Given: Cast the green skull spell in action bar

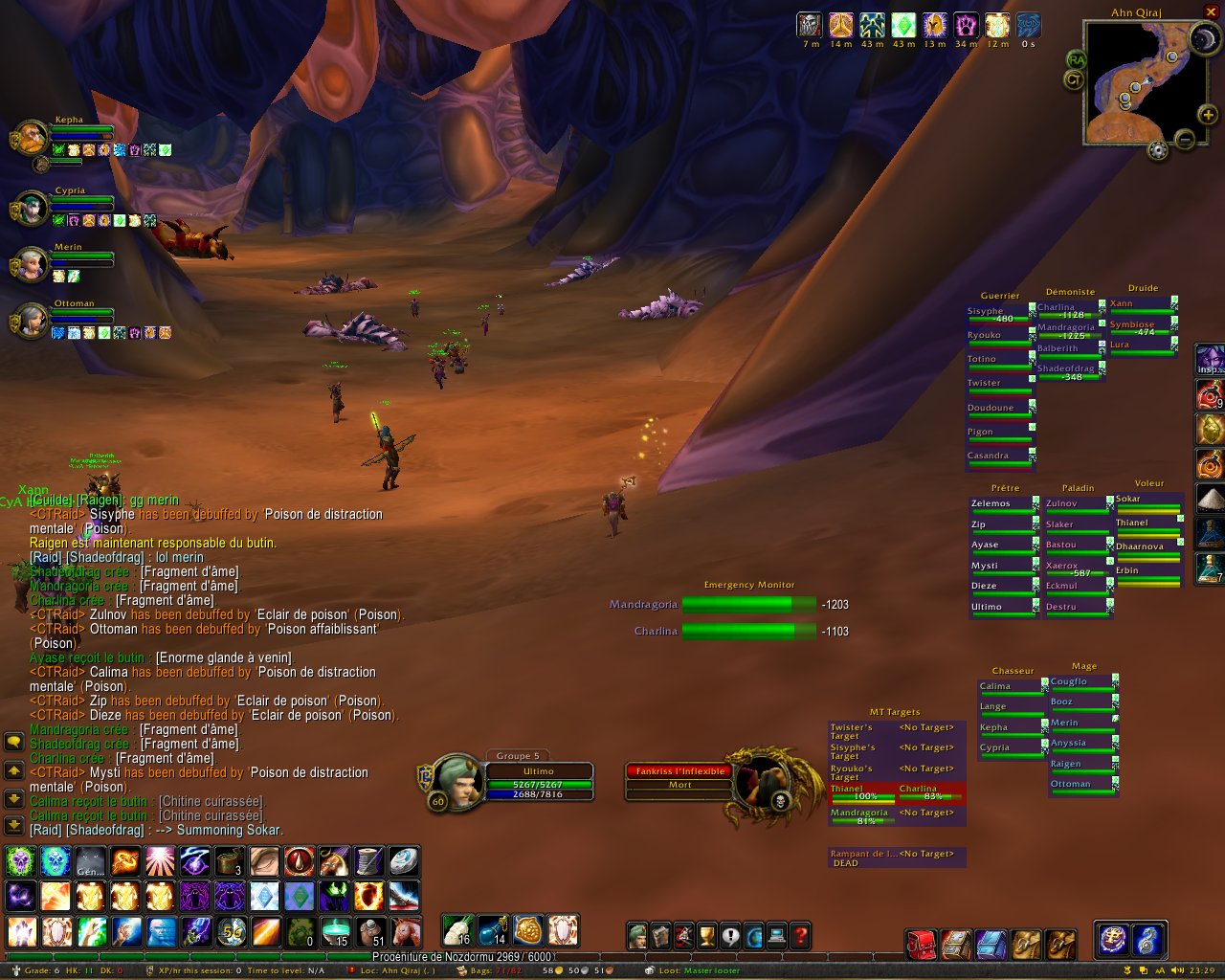Looking at the screenshot, I should 21,862.
